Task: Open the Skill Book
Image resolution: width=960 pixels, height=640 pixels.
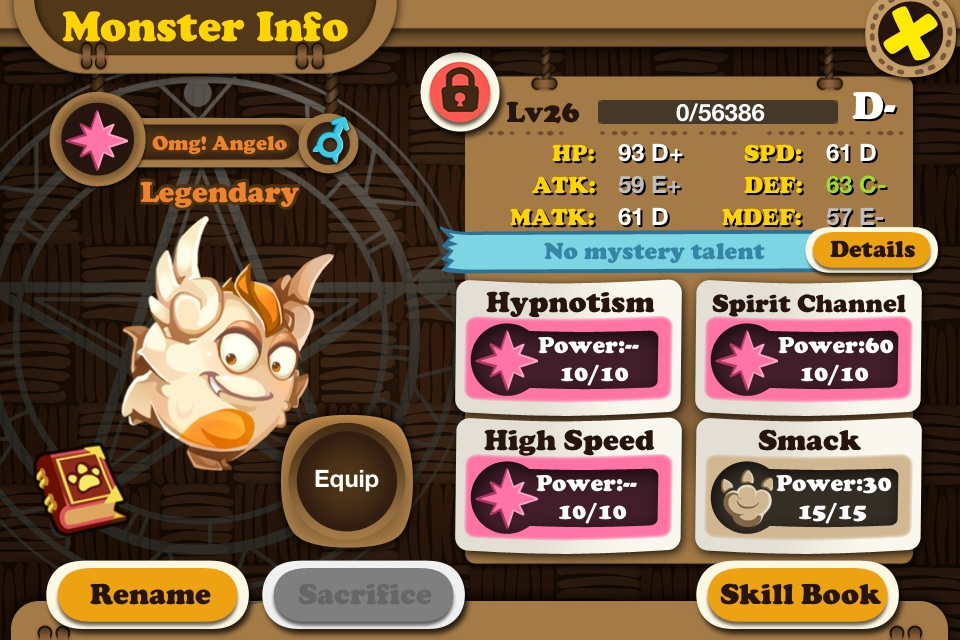Action: pyautogui.click(x=800, y=595)
